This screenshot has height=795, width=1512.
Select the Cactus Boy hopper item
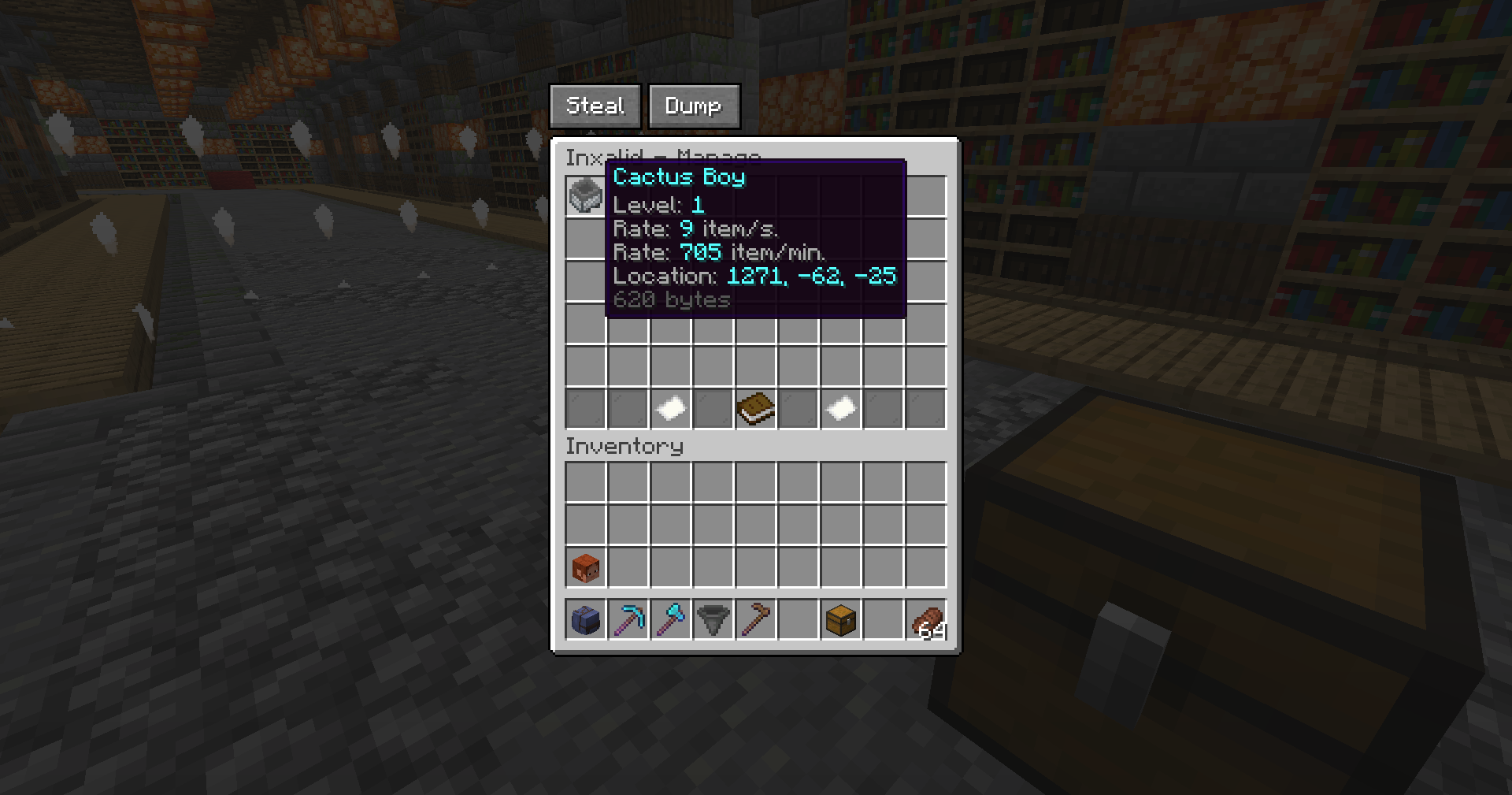click(585, 195)
